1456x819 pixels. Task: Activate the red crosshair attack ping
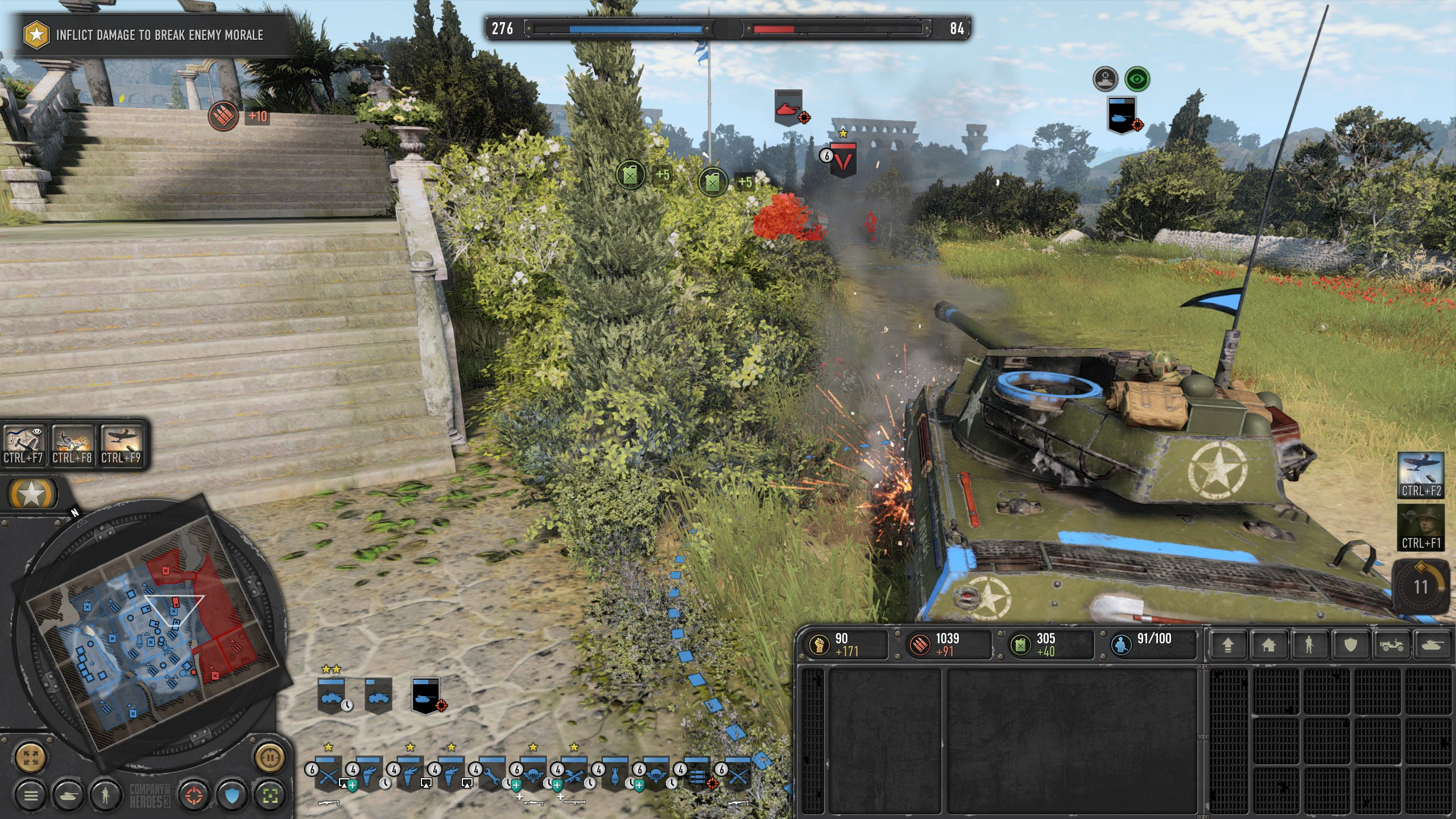tap(194, 795)
